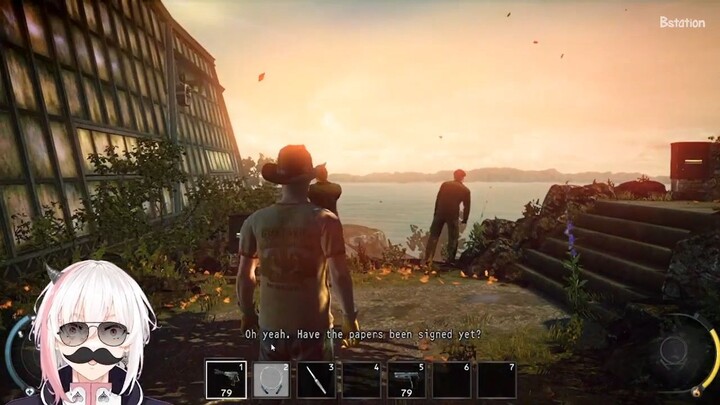The width and height of the screenshot is (720, 405).
Task: Switch to the pistol in slot 5
Action: pyautogui.click(x=406, y=380)
